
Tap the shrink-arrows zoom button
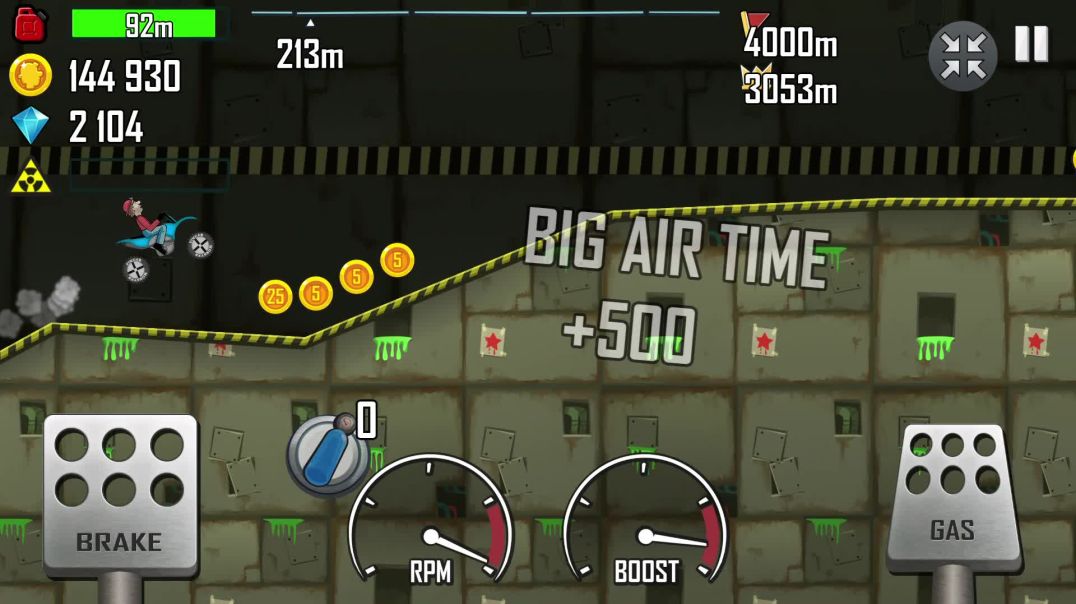tap(963, 56)
